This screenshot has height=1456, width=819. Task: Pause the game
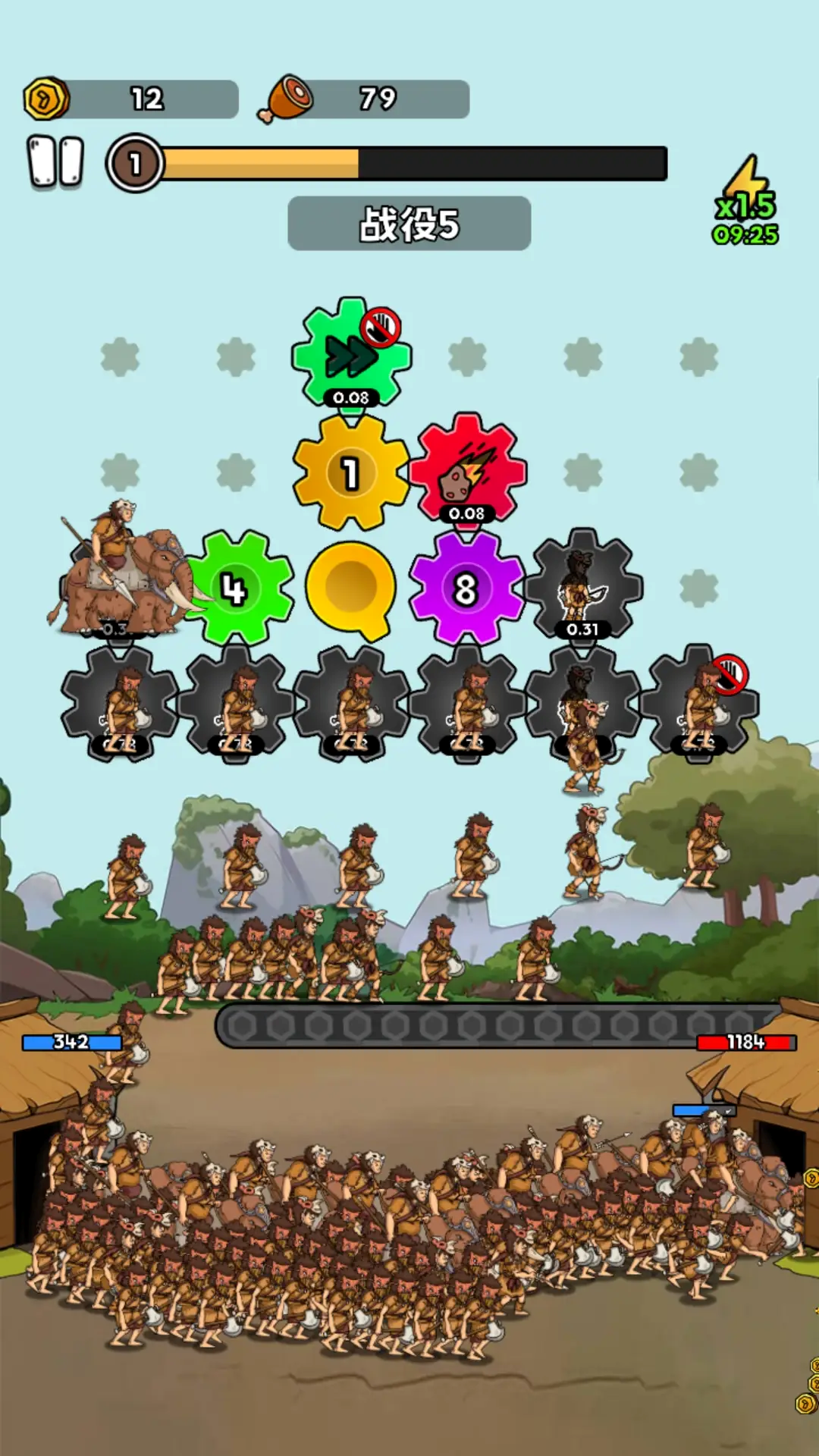(55, 162)
